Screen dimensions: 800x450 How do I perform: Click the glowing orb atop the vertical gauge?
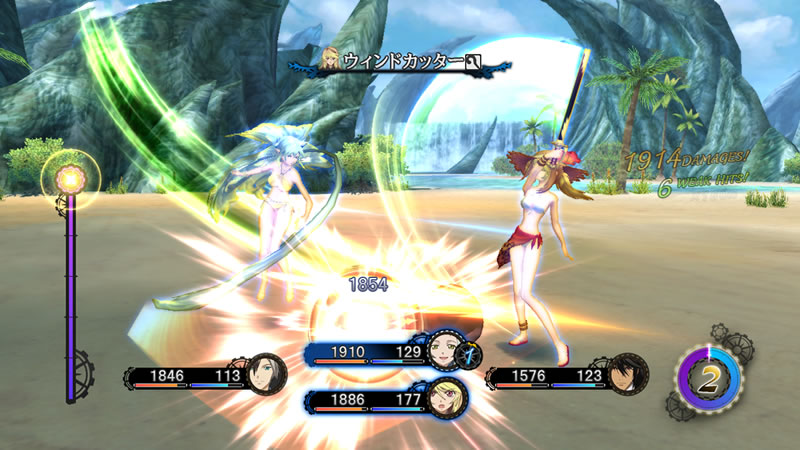72,180
